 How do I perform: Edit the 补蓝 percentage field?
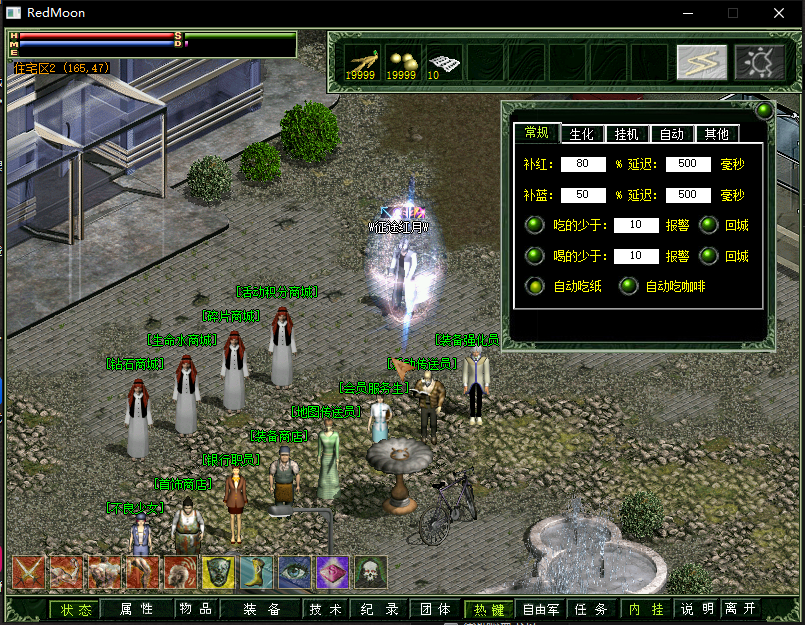[x=583, y=195]
